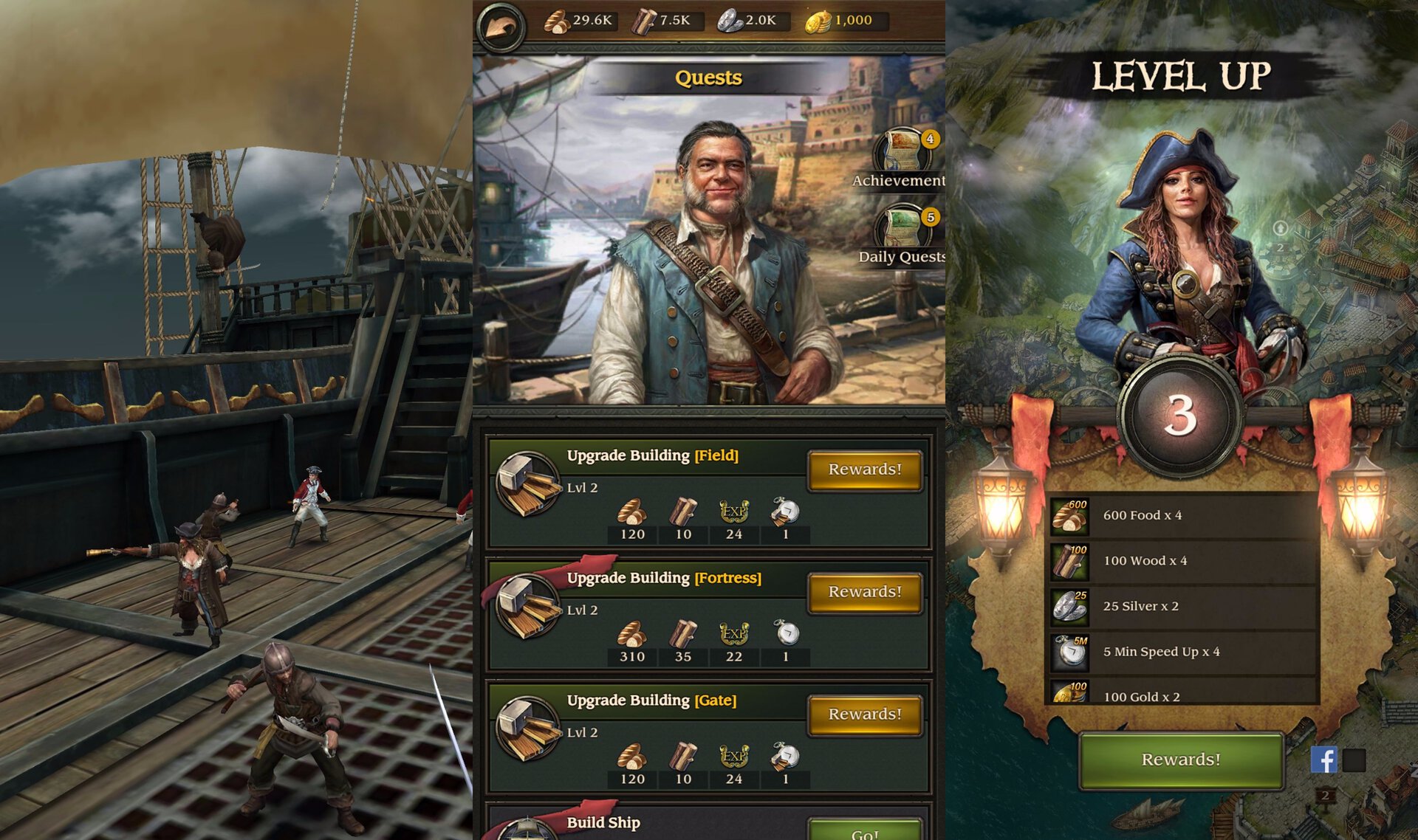The height and width of the screenshot is (840, 1418).
Task: Share on Facebook via the icon
Action: tap(1323, 760)
